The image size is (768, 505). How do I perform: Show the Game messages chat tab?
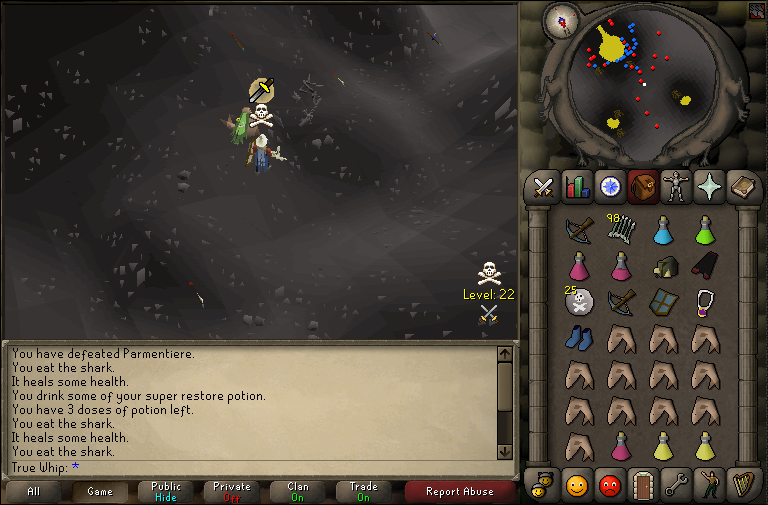(100, 491)
